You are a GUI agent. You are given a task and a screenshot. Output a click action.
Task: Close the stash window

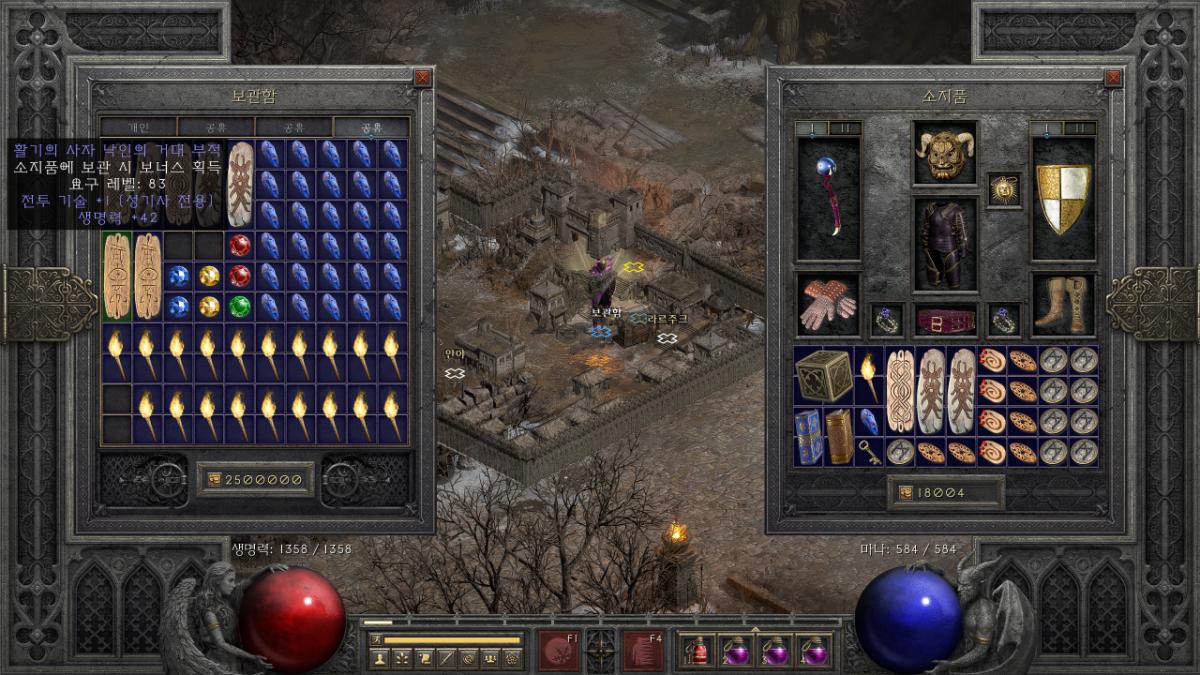click(423, 78)
